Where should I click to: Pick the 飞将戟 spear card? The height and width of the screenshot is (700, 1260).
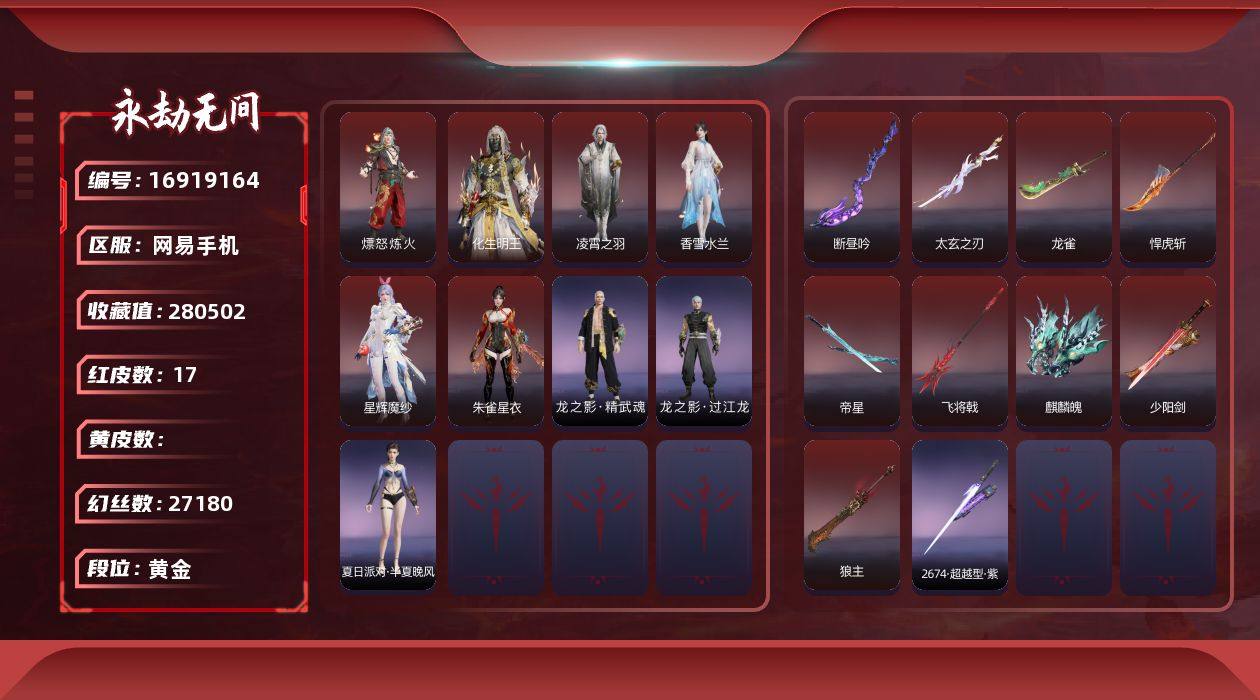pyautogui.click(x=960, y=350)
